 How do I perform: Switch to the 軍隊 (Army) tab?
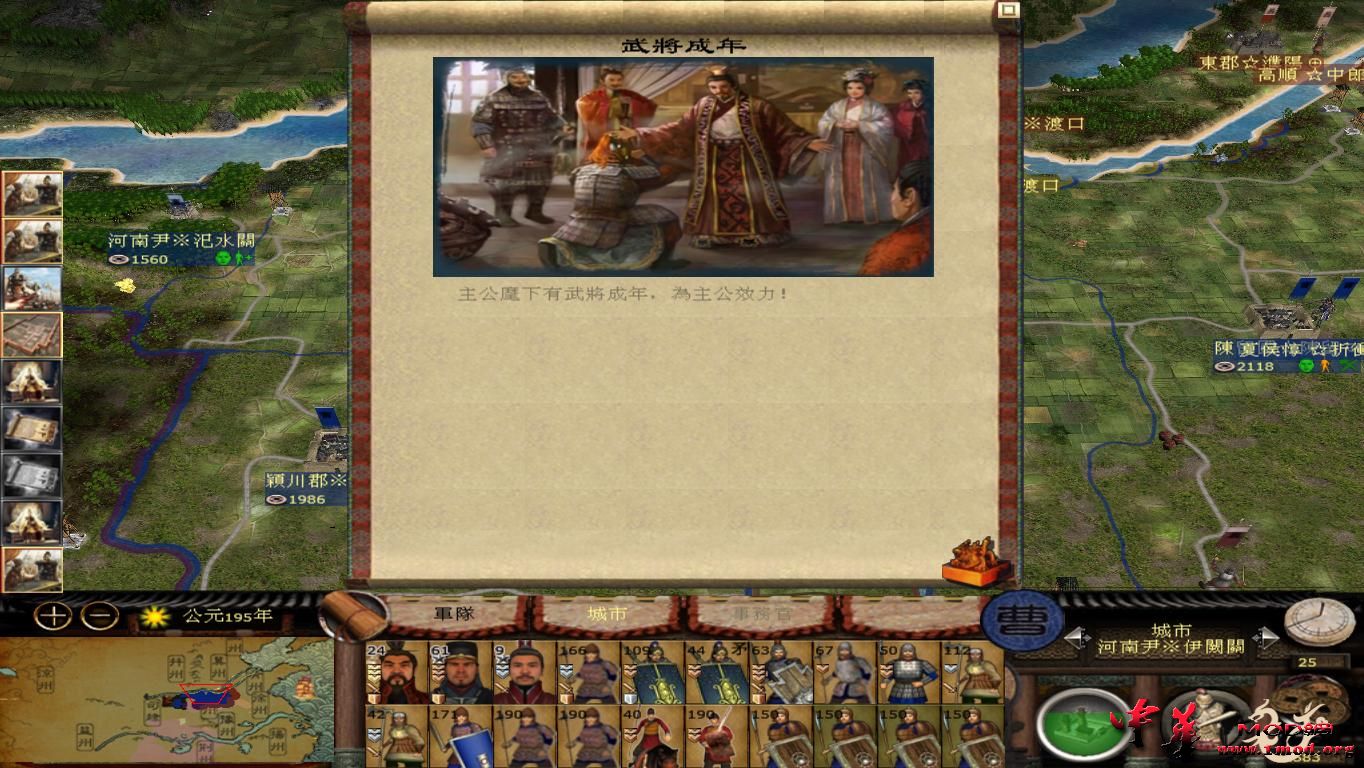coord(455,614)
